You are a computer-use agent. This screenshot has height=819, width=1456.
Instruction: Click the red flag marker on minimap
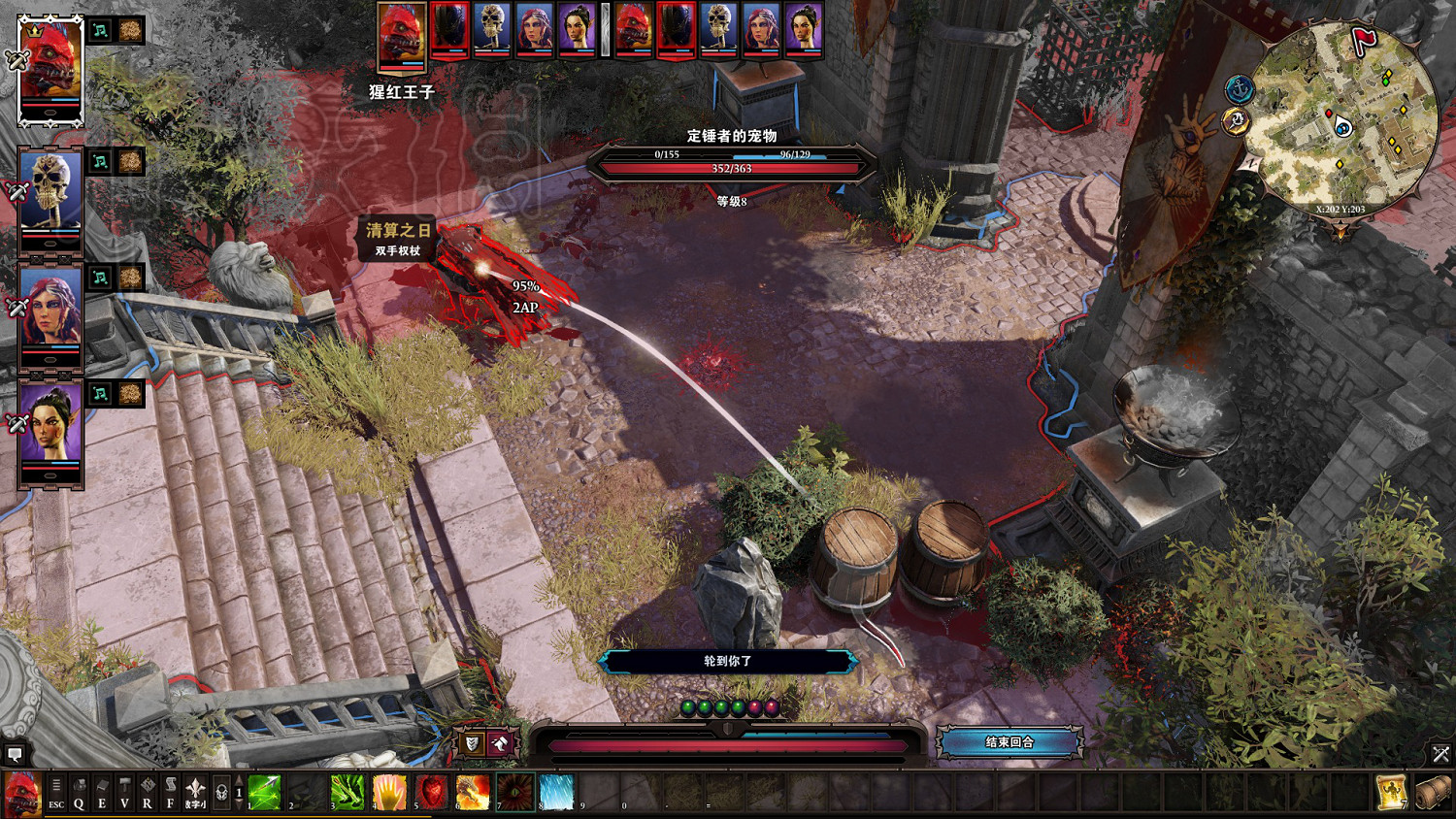(1364, 41)
